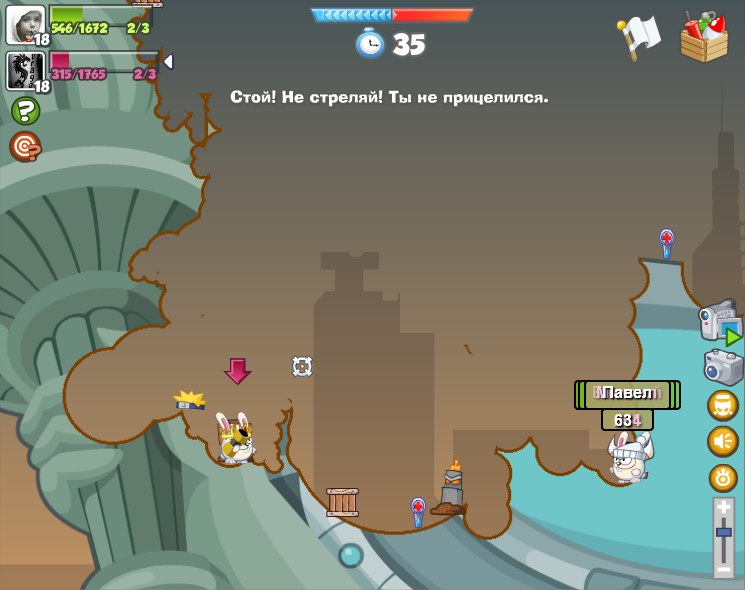Take a screenshot with the camera icon
Screen dimensions: 745x590
point(723,367)
